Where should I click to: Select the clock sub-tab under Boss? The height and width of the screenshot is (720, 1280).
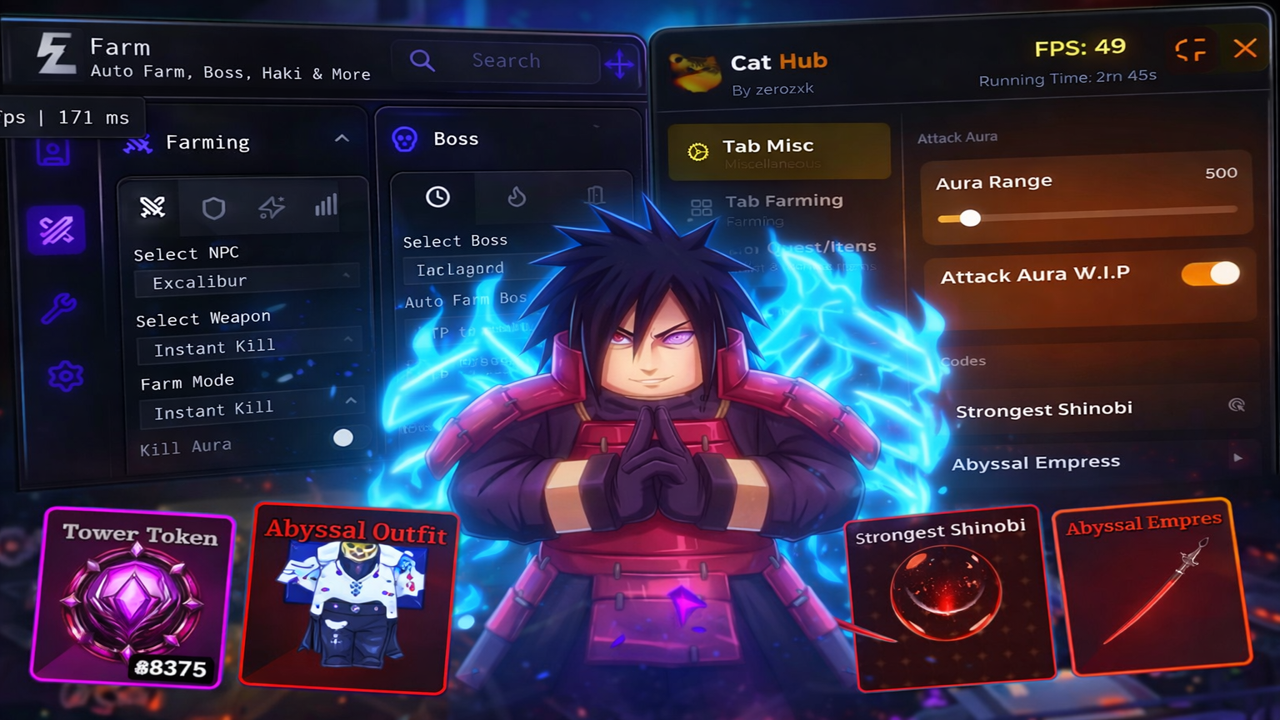click(x=438, y=197)
